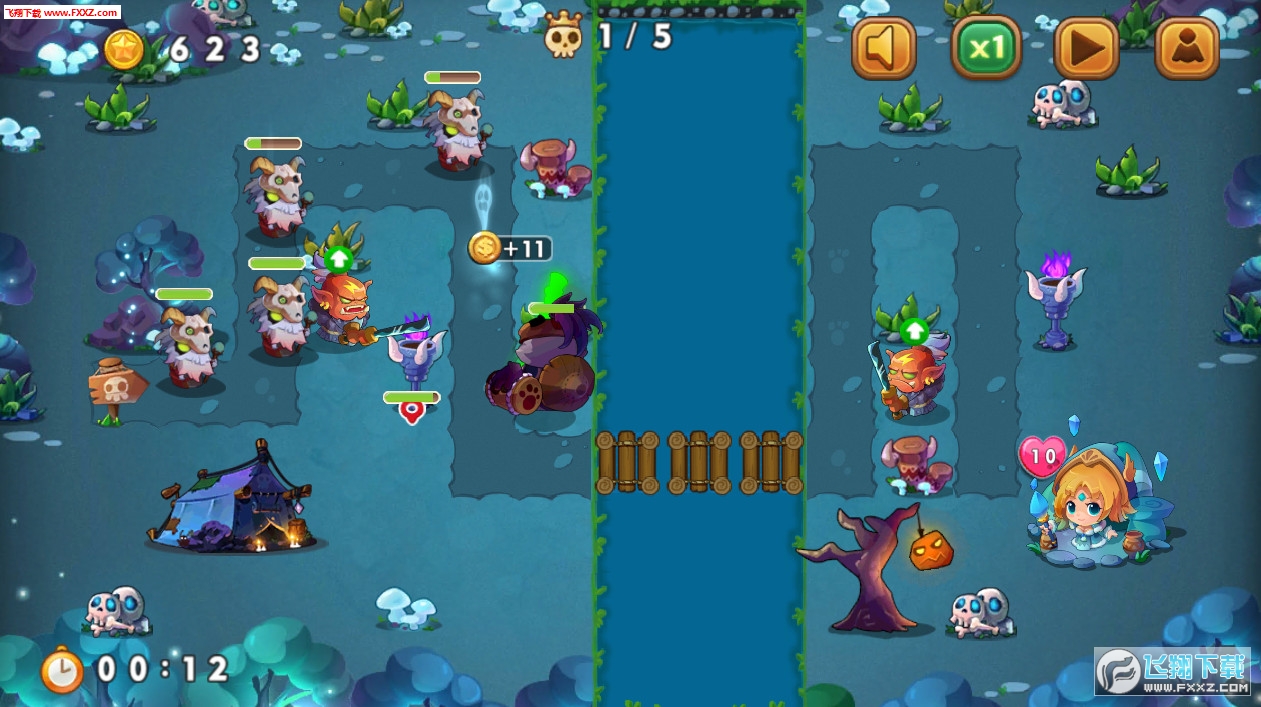Change game speed with the x1 button
The height and width of the screenshot is (707, 1261).
pos(985,47)
